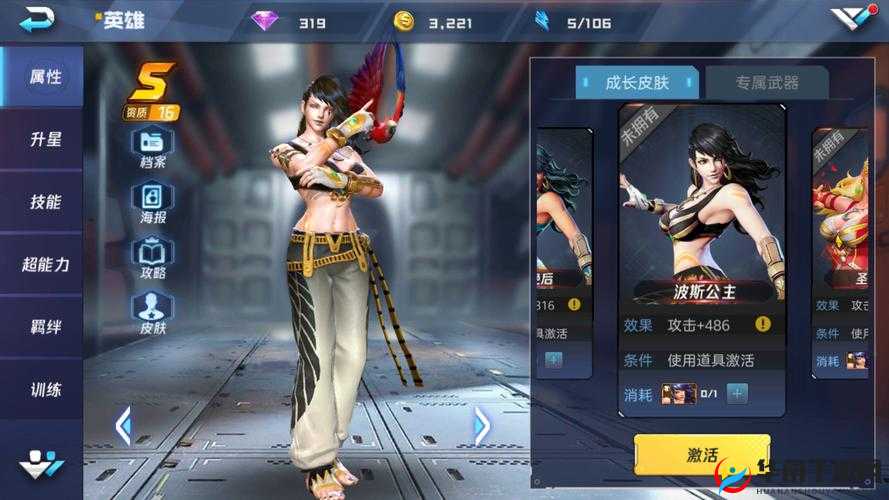
Task: Switch to the 升星 star-up tab
Action: (45, 139)
